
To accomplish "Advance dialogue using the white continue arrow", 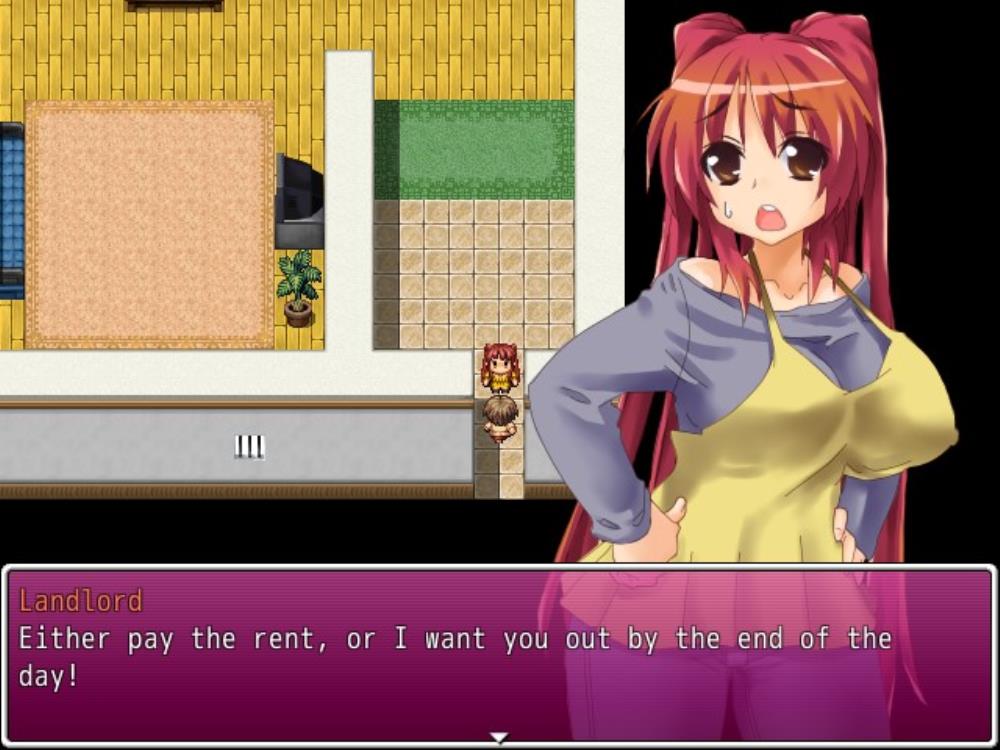I will (x=498, y=738).
